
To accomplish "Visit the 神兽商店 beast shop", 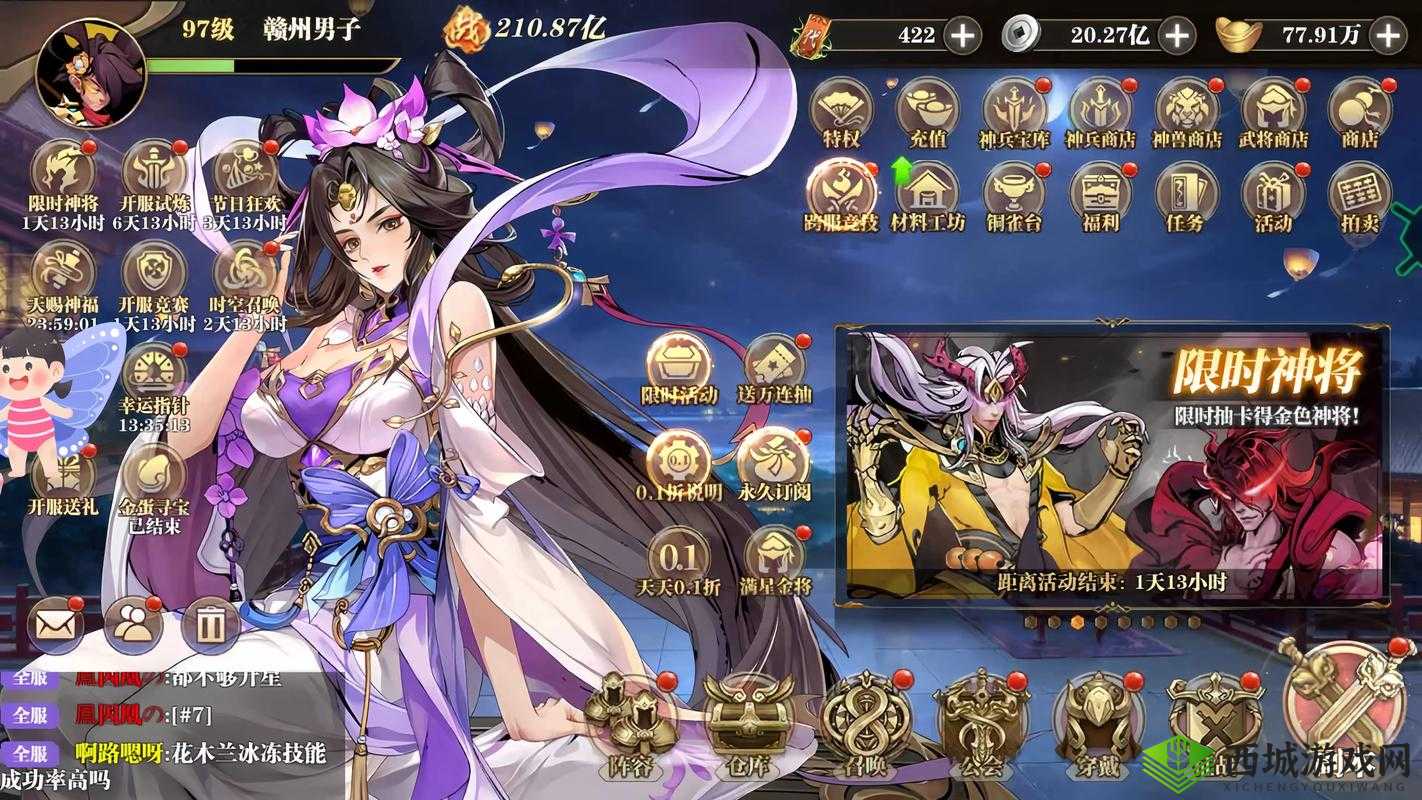I will click(x=1187, y=111).
